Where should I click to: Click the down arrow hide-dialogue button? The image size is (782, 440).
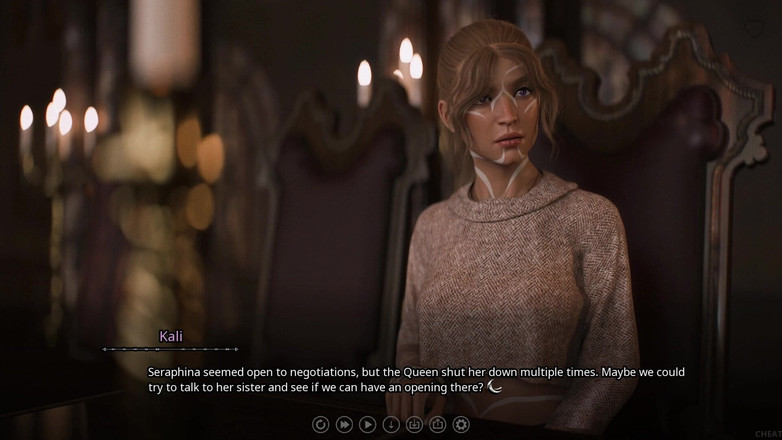(x=391, y=424)
